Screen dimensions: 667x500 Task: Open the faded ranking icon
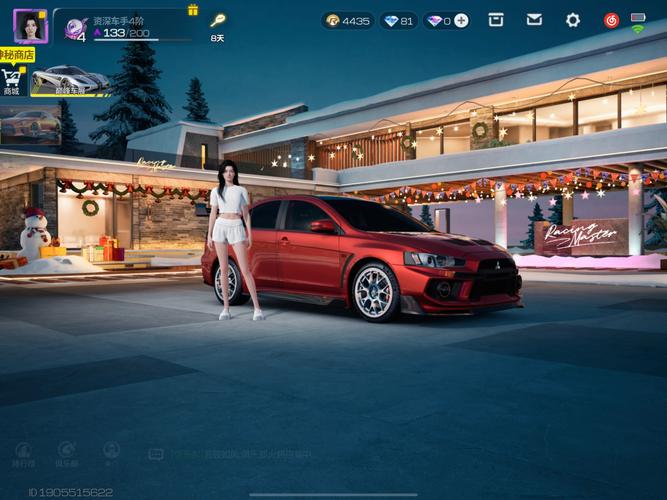tap(23, 453)
